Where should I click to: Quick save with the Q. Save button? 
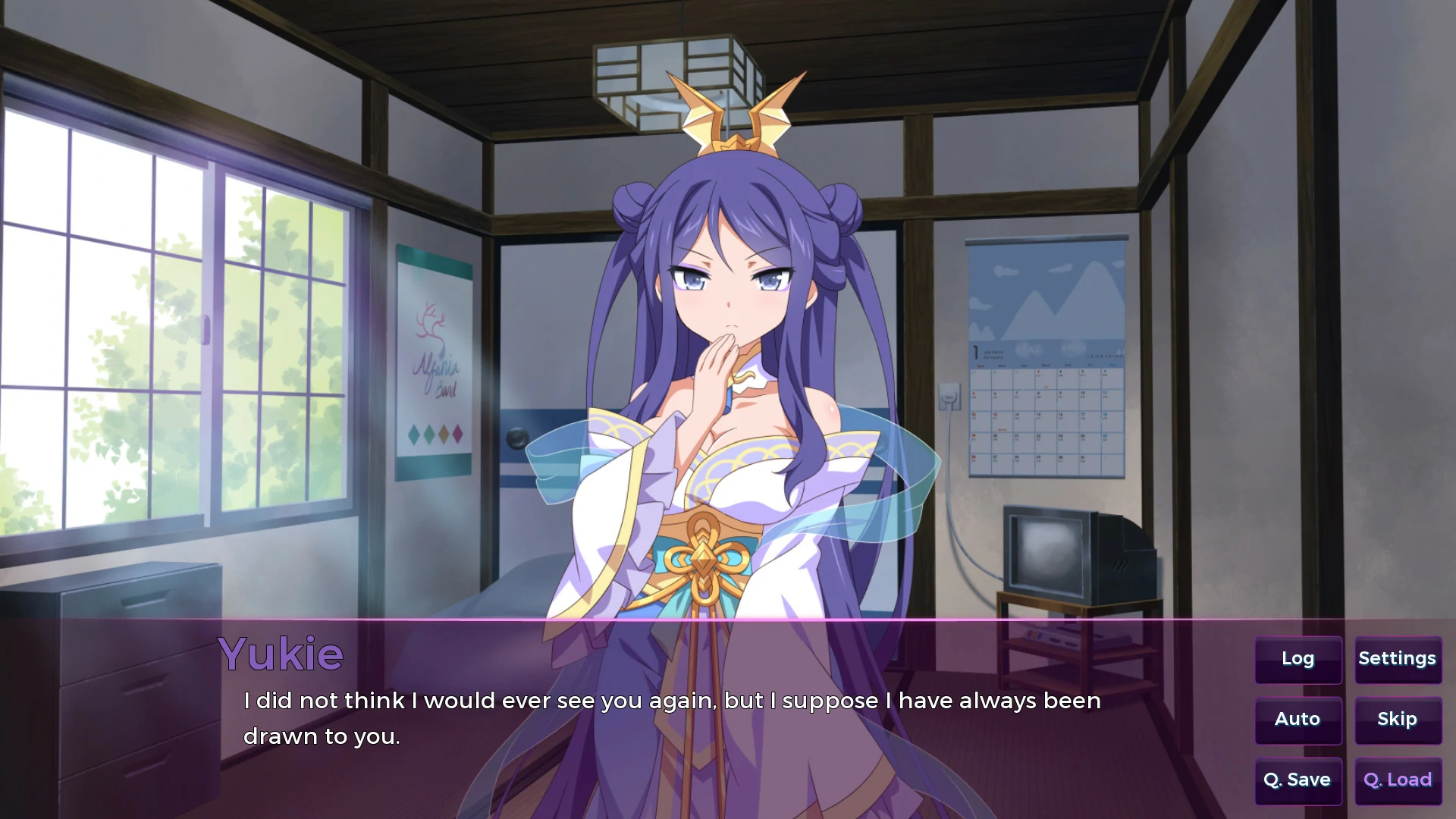tap(1298, 780)
